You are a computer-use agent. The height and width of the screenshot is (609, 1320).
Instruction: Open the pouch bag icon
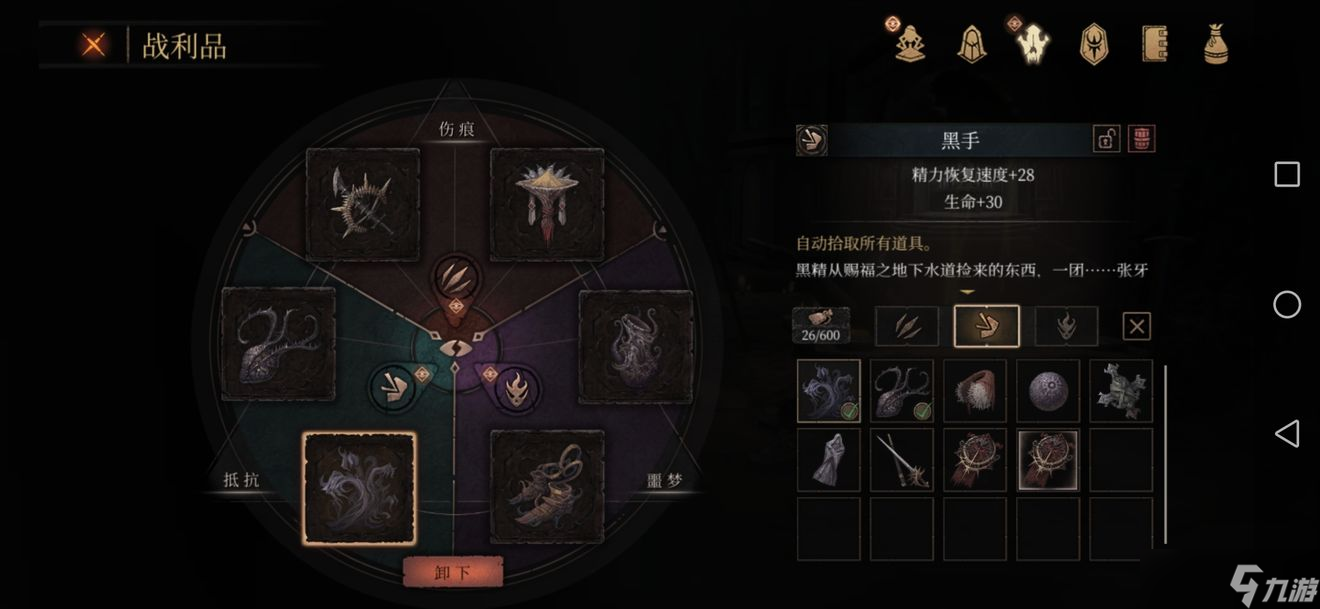pyautogui.click(x=1216, y=44)
